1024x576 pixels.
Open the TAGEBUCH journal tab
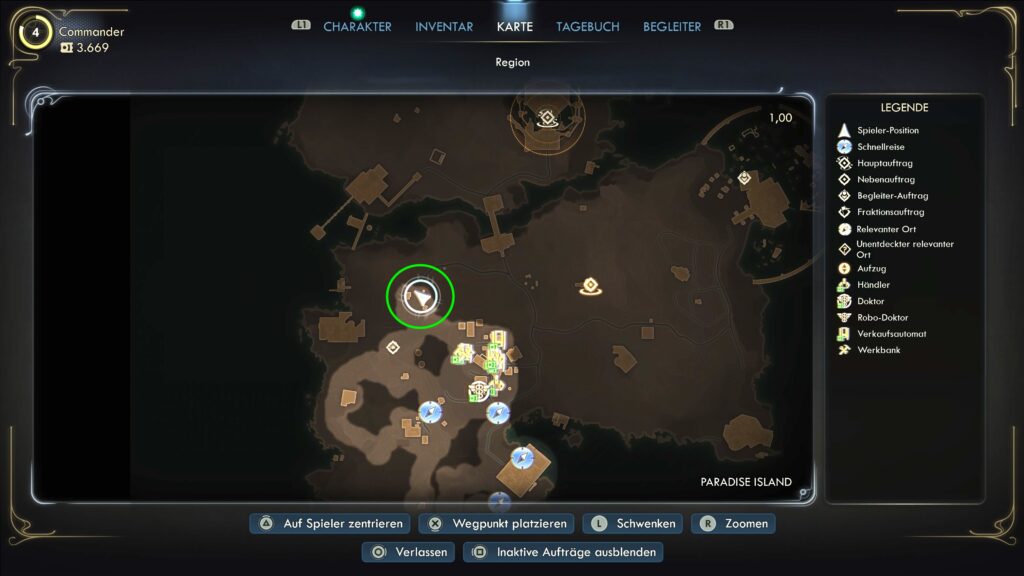[588, 27]
